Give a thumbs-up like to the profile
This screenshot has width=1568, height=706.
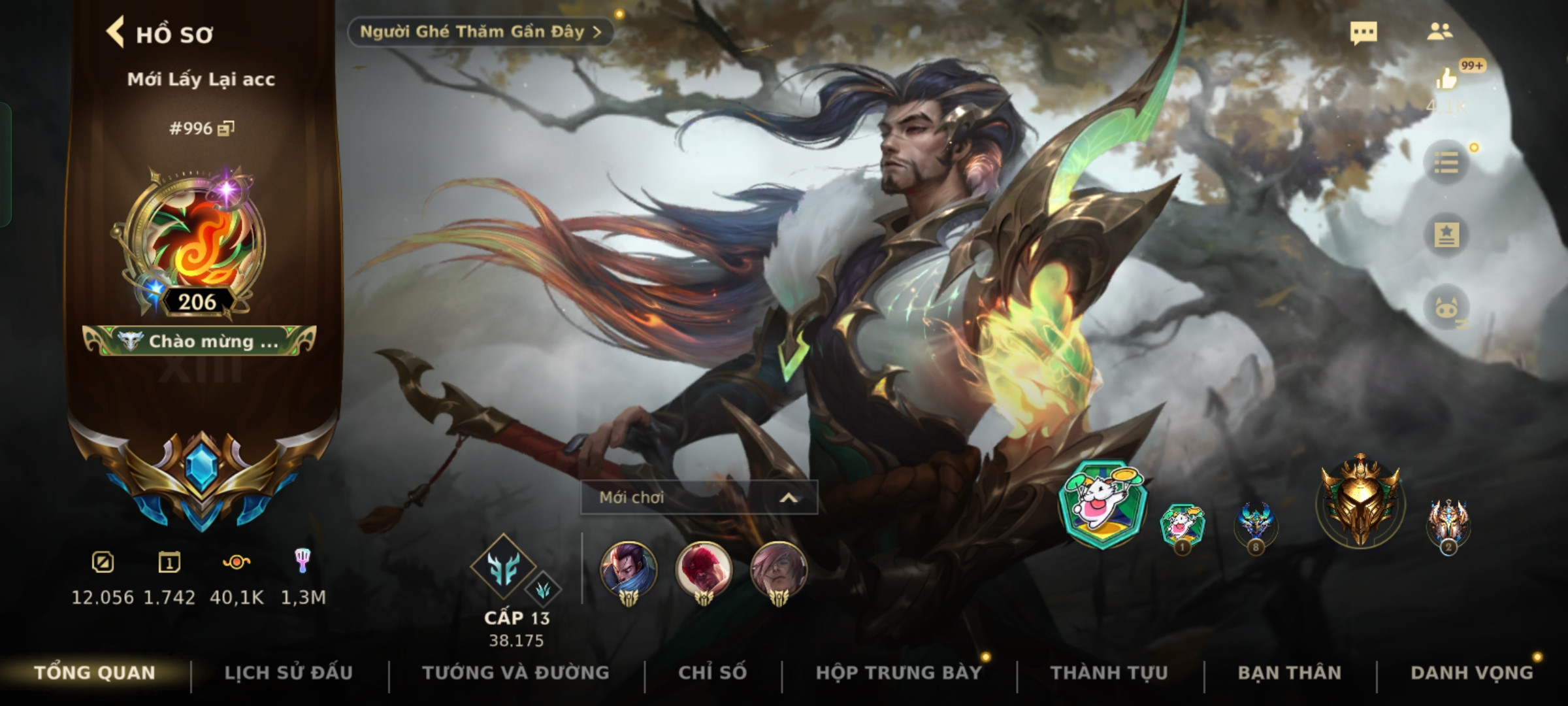click(x=1446, y=80)
